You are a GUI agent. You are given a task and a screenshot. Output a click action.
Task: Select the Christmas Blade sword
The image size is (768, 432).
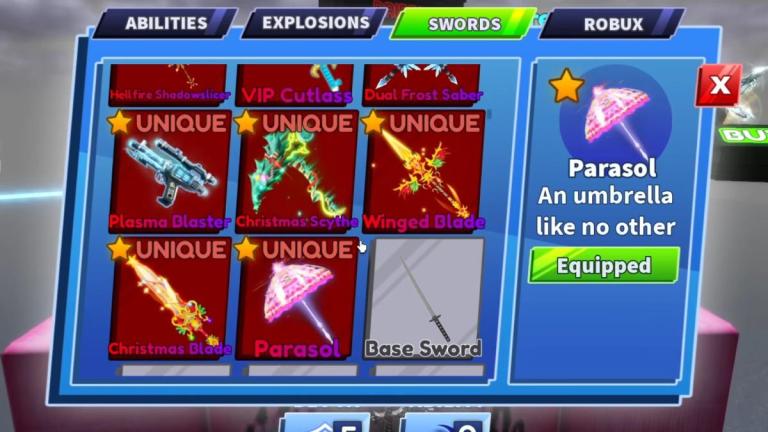(x=169, y=298)
